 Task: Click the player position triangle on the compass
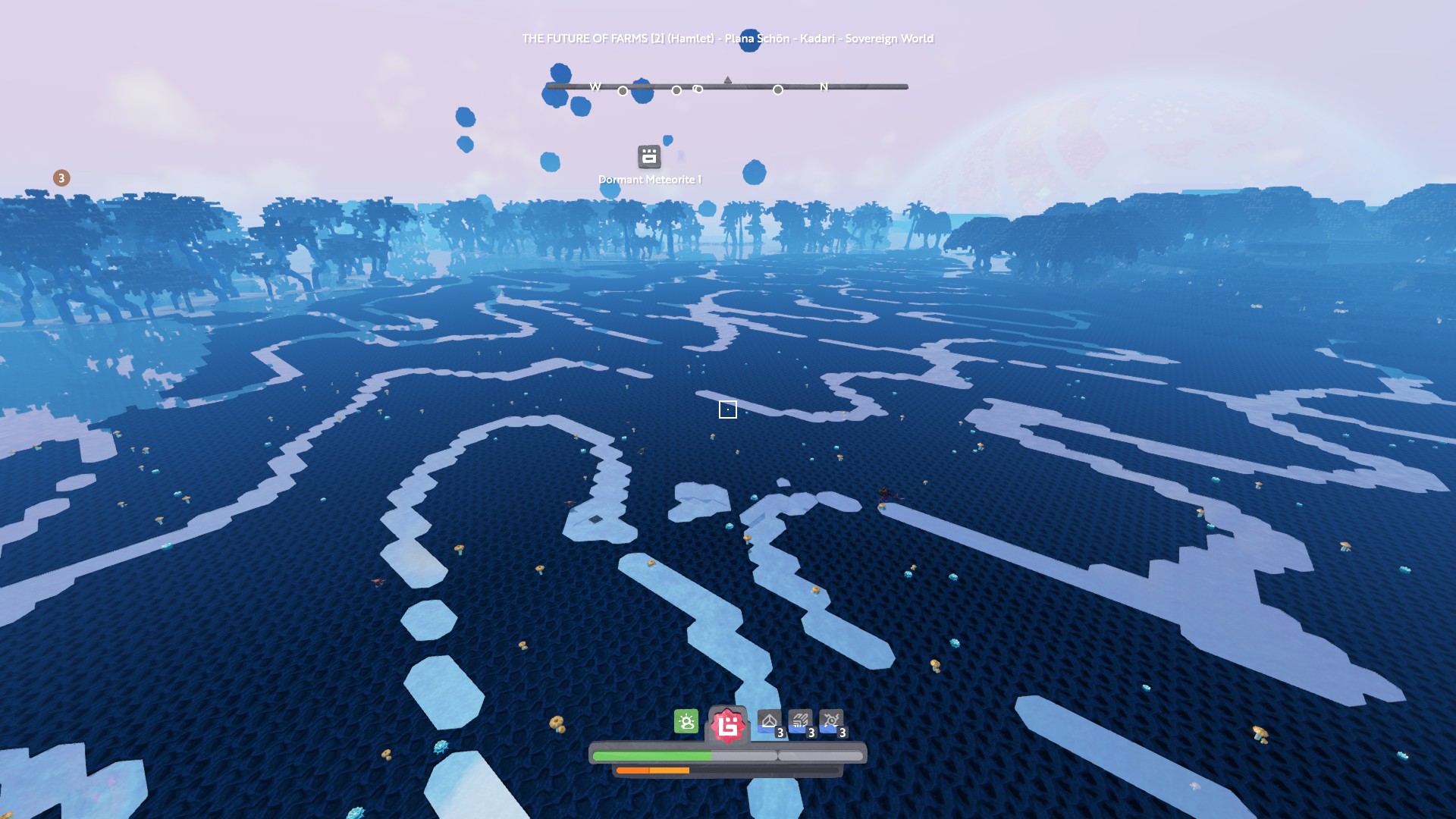pyautogui.click(x=728, y=78)
